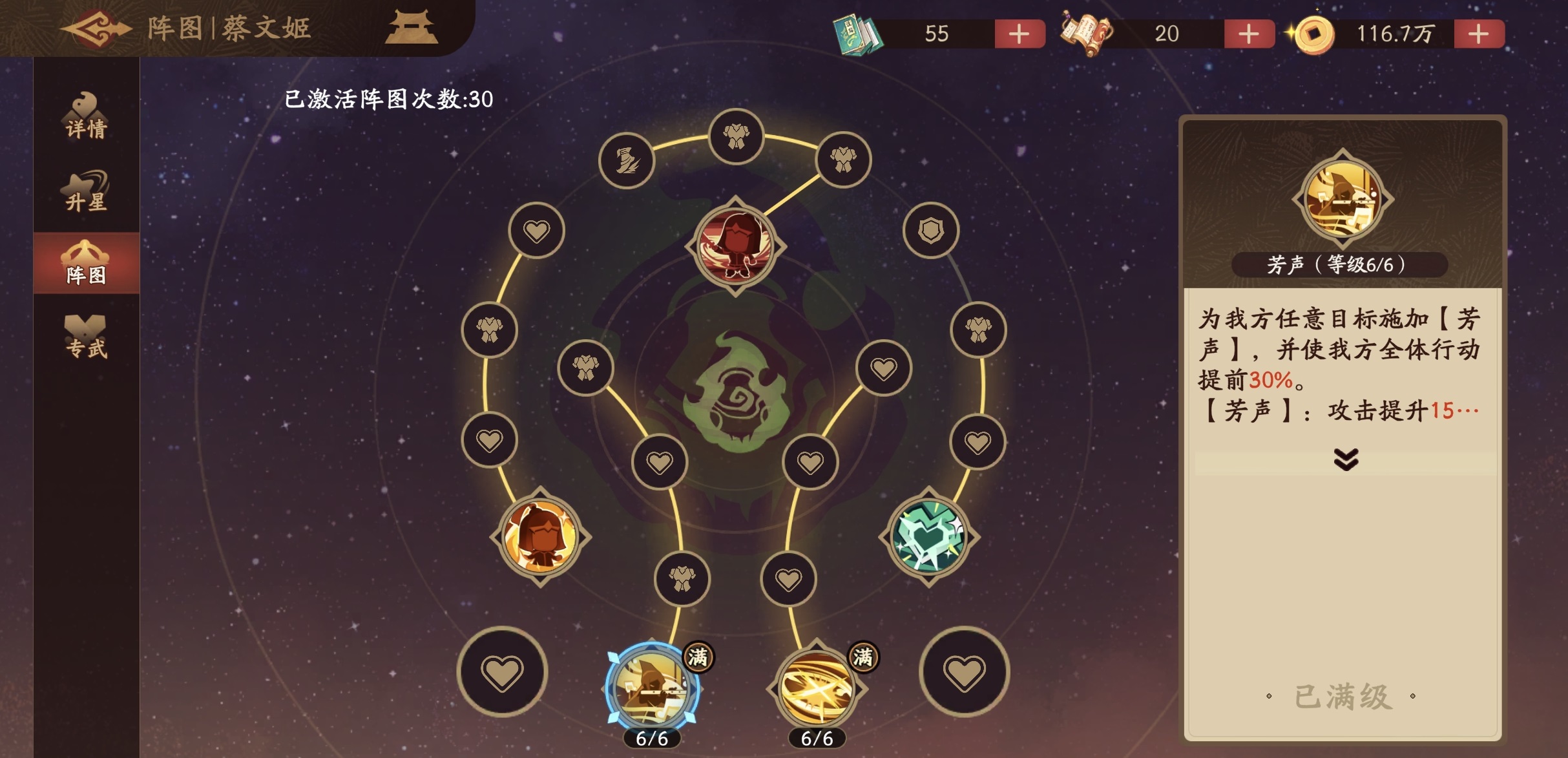This screenshot has width=1568, height=758.
Task: Select the teal crystal heart node
Action: [x=928, y=536]
